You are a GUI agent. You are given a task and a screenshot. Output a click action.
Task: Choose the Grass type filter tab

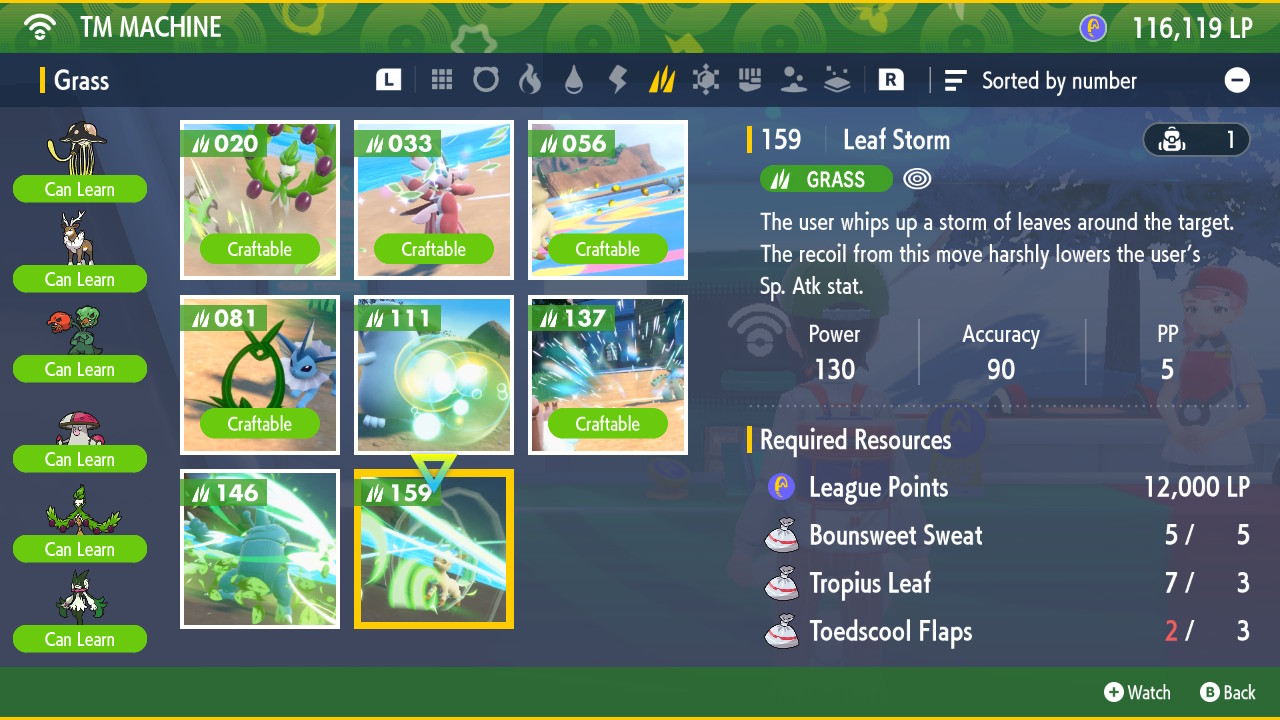tap(662, 80)
